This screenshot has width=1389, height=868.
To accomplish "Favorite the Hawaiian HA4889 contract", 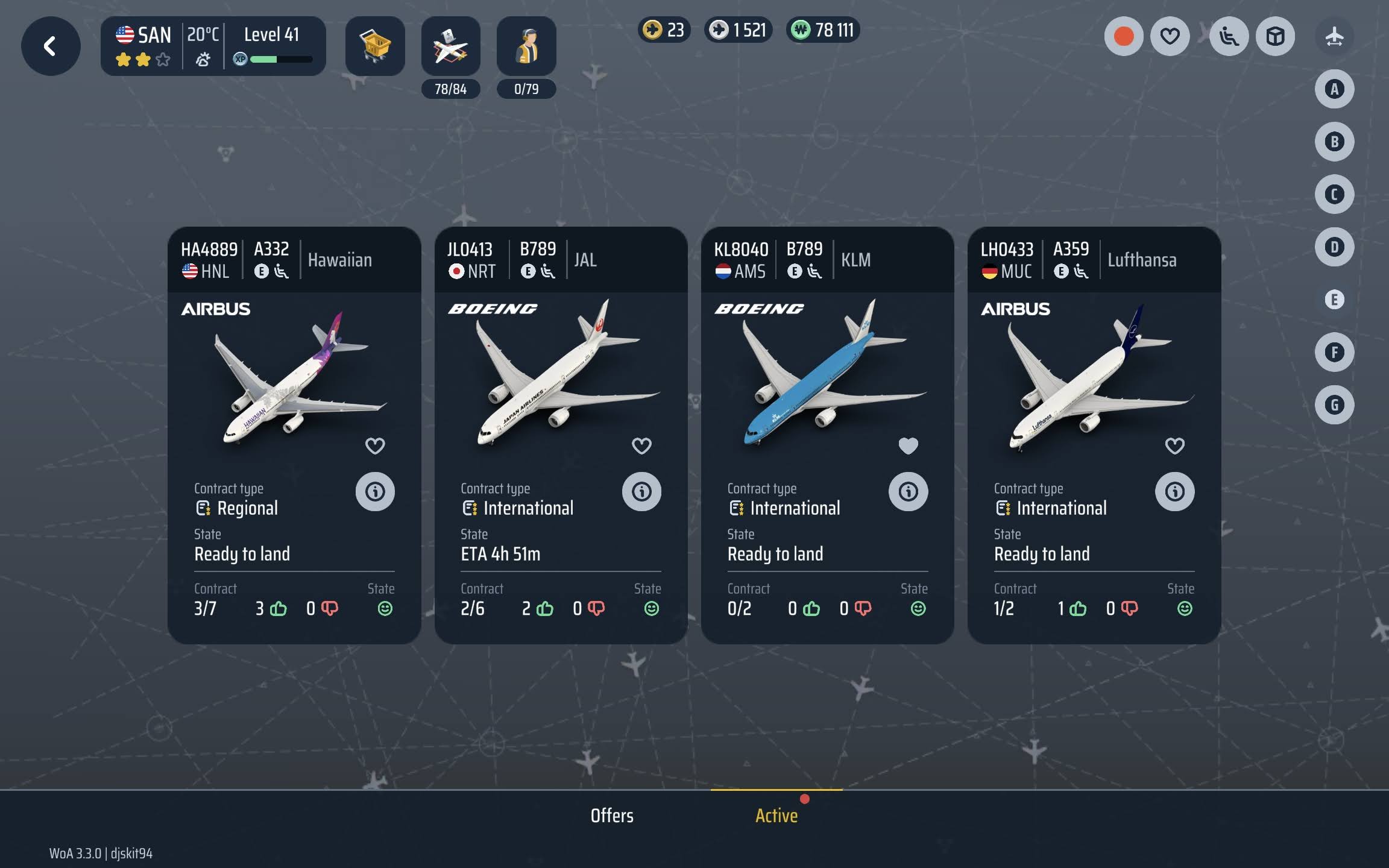I will tap(375, 446).
